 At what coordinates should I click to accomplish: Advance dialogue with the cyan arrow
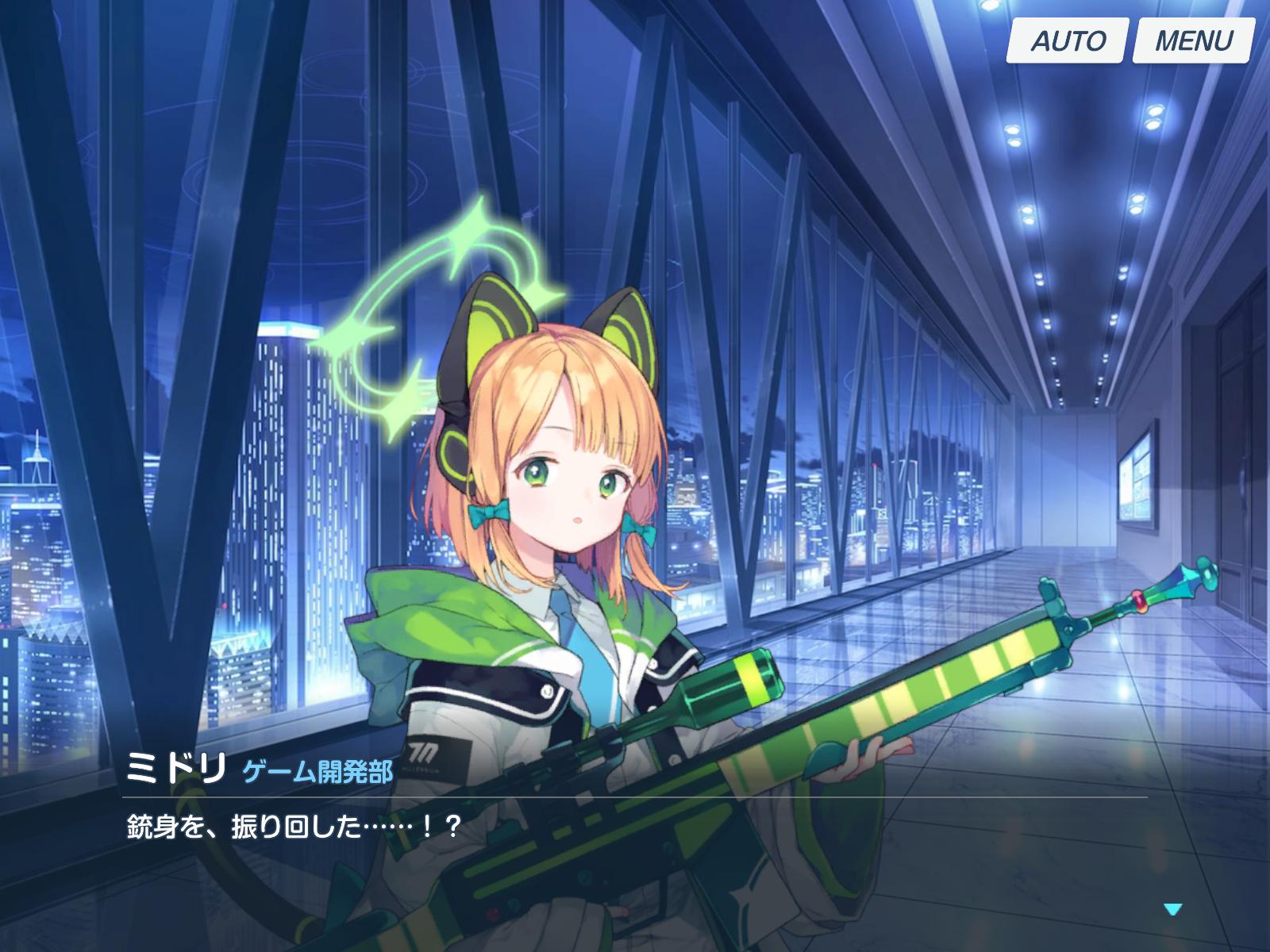pos(1172,909)
